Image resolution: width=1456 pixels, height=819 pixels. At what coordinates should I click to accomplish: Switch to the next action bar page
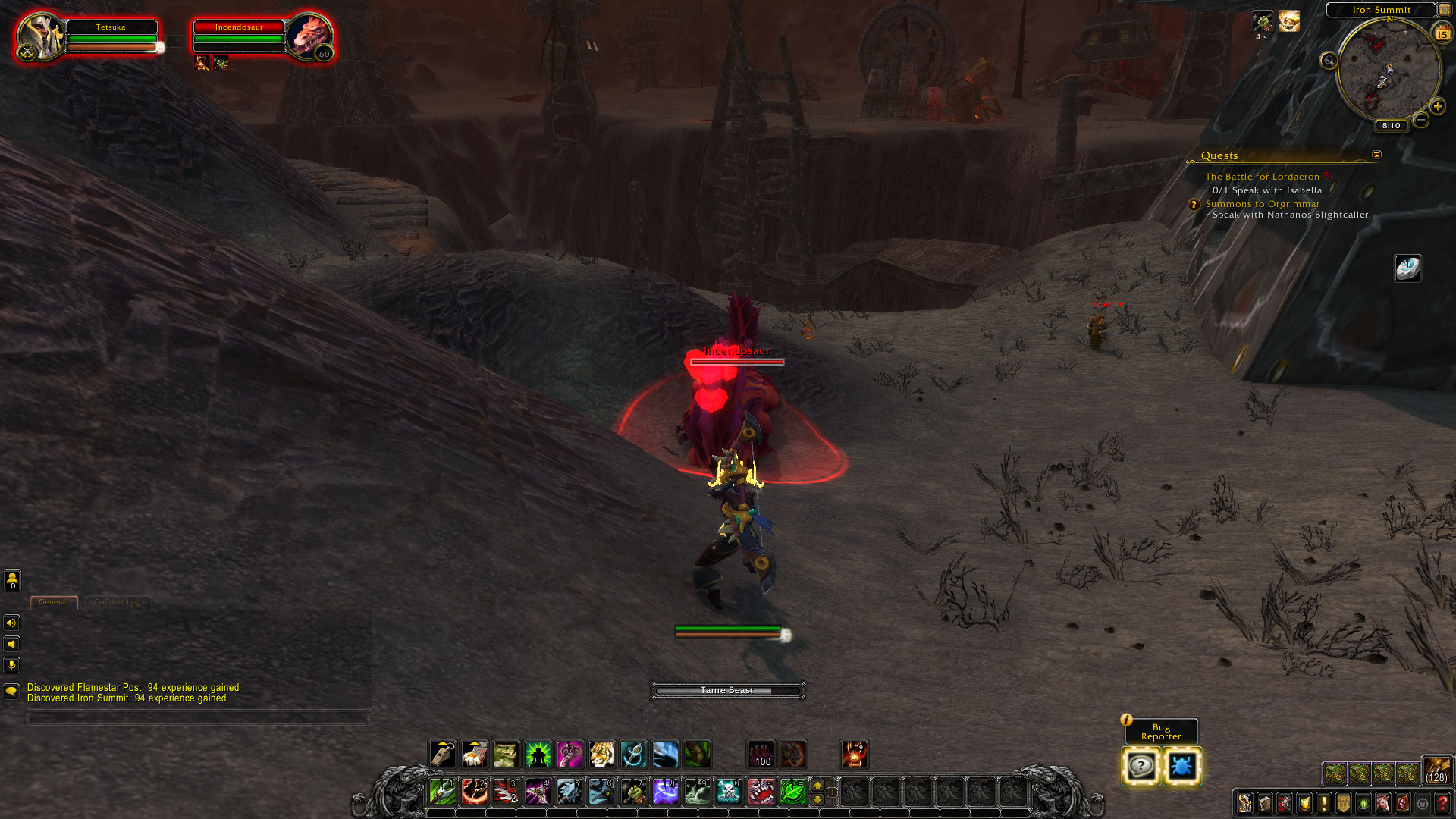pos(817,785)
